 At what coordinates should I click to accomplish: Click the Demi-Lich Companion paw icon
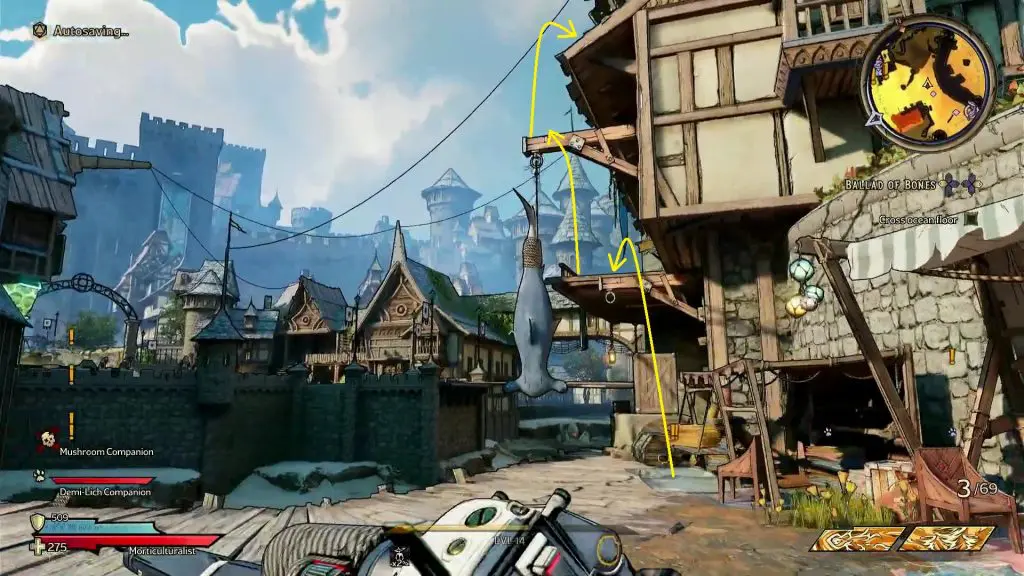coord(40,476)
